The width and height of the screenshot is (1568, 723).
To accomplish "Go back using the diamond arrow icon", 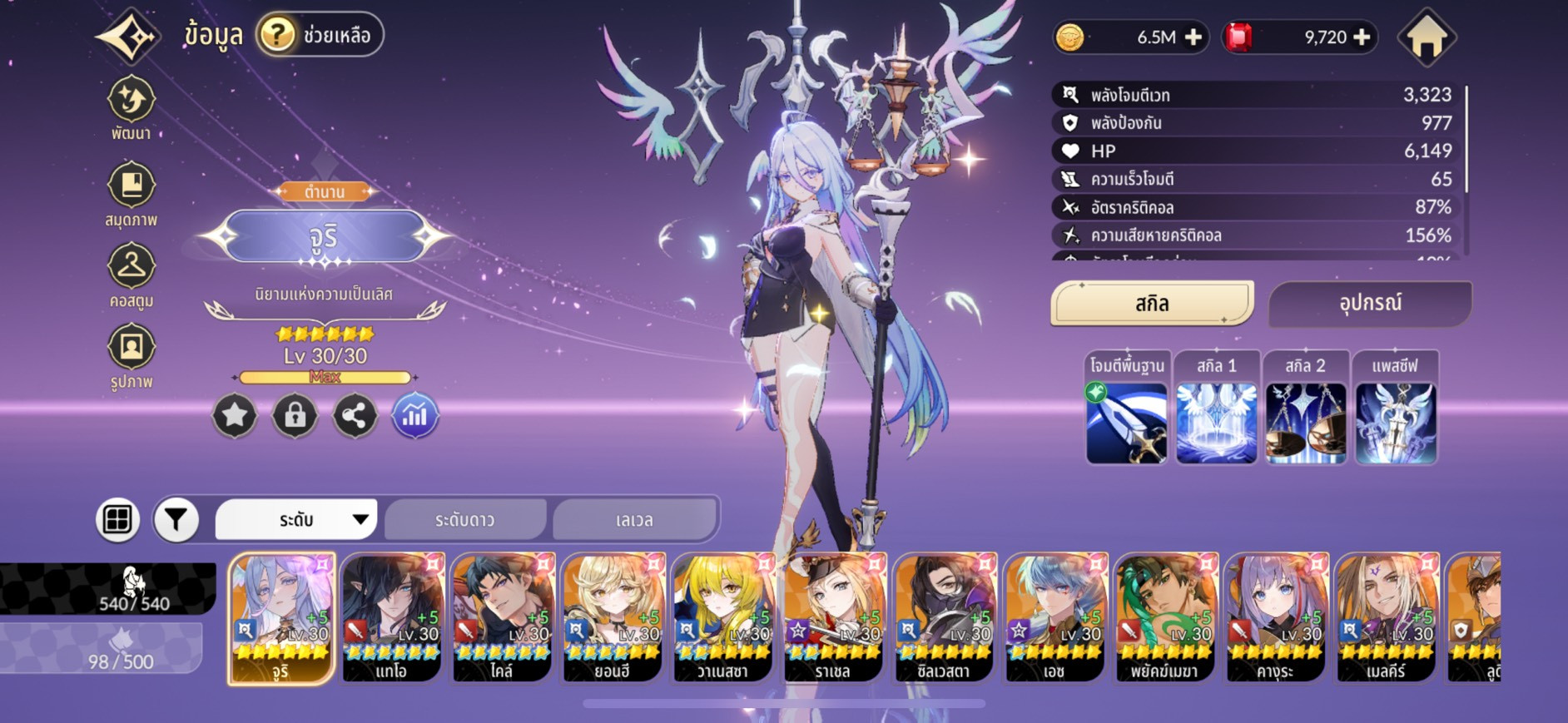I will 128,37.
